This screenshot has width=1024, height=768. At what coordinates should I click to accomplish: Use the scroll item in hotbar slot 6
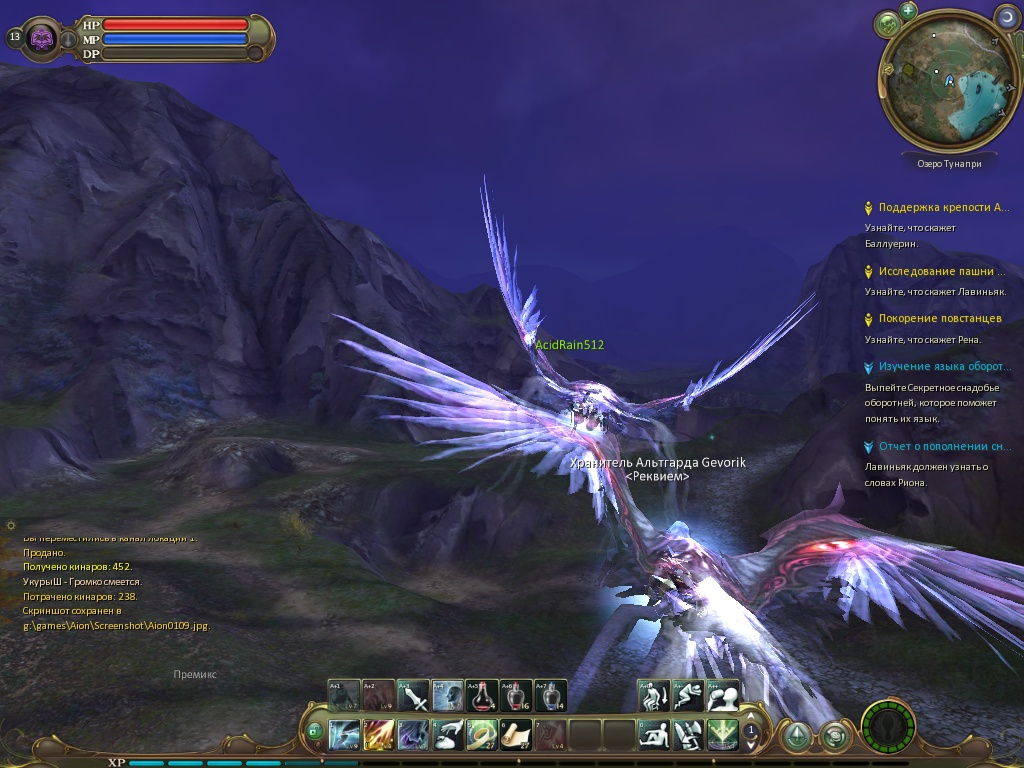[x=516, y=735]
